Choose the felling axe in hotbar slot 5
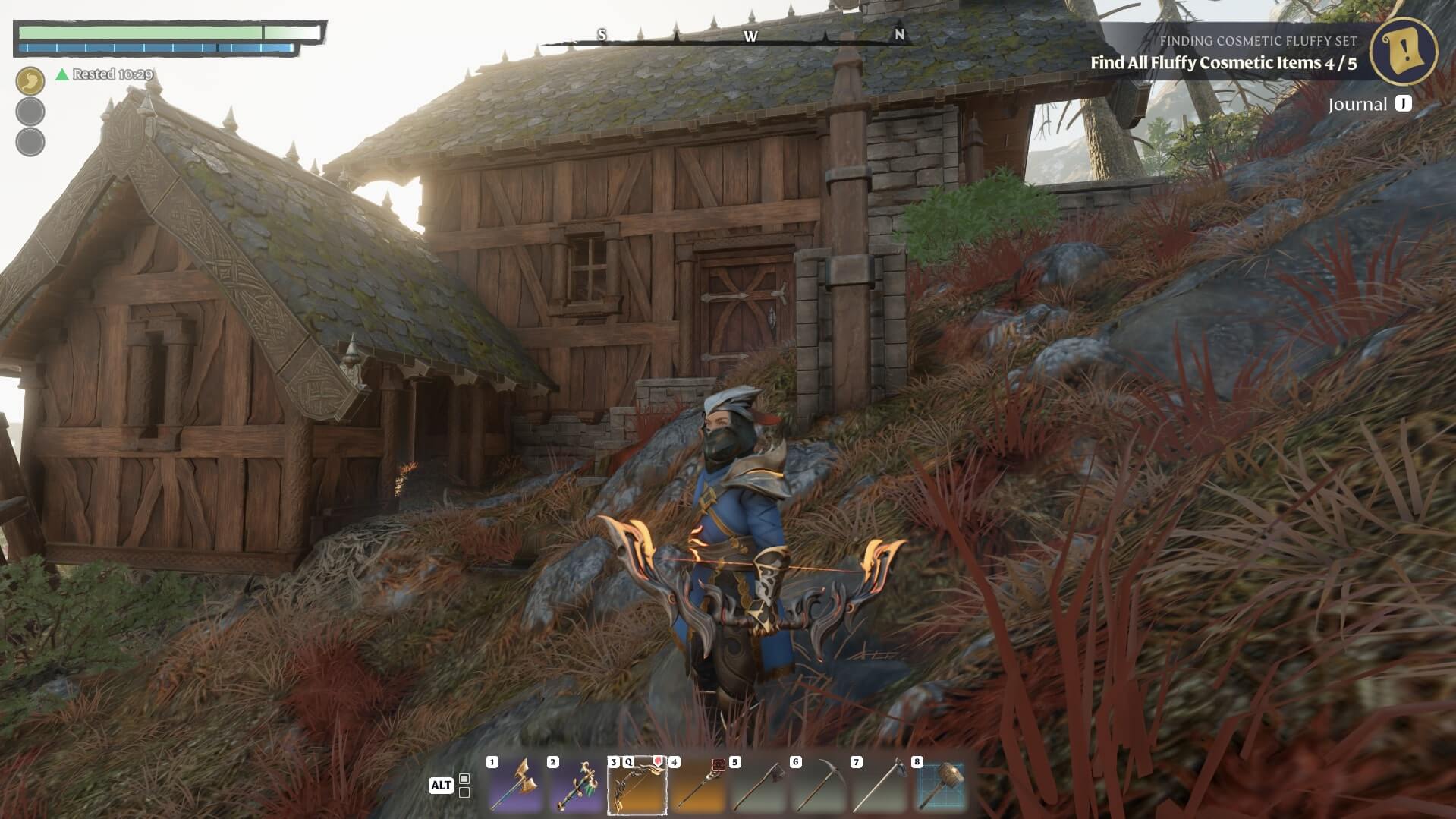The height and width of the screenshot is (819, 1456). click(759, 785)
